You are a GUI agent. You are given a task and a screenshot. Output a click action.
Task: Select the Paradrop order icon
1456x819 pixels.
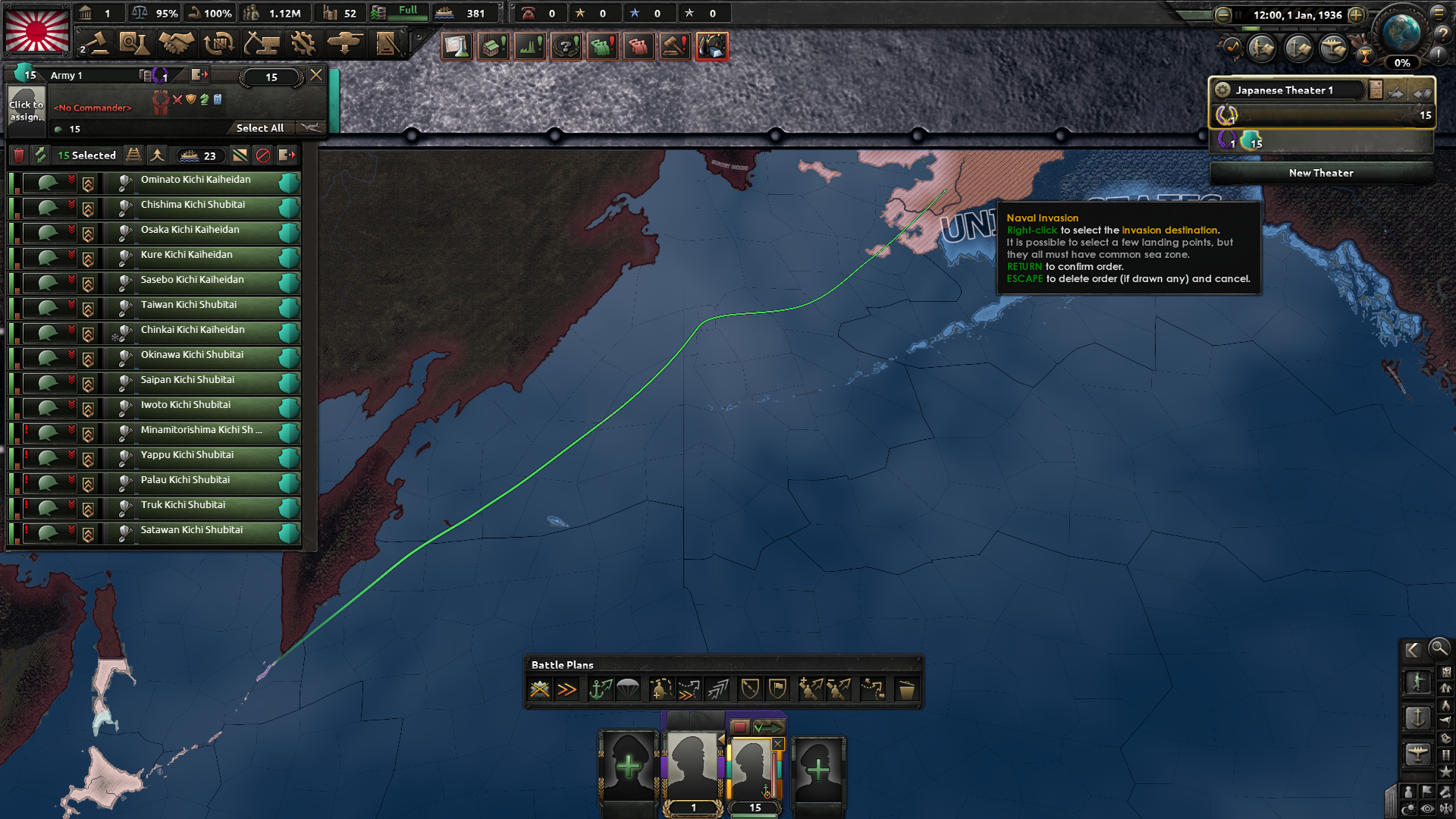pyautogui.click(x=629, y=689)
